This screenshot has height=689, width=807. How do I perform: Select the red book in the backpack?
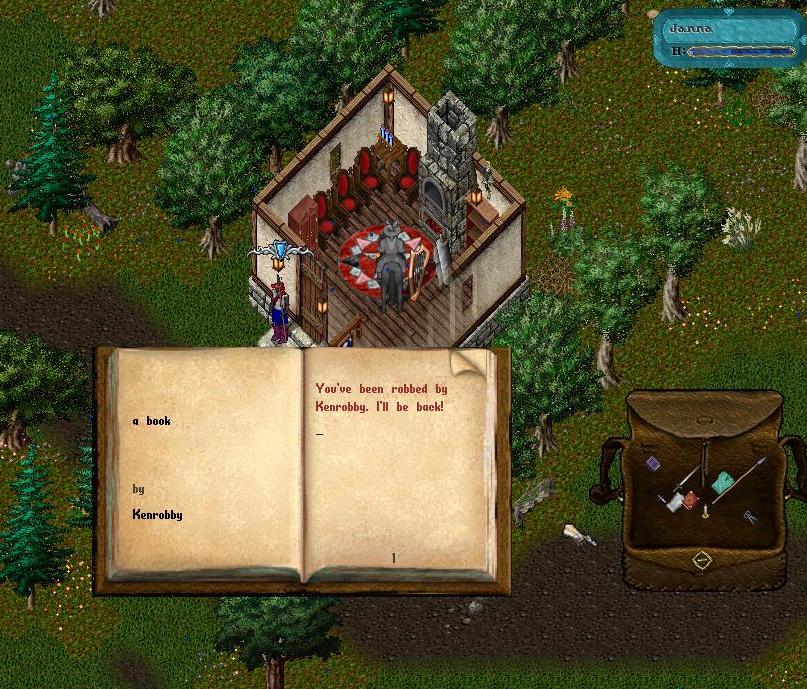click(x=690, y=499)
